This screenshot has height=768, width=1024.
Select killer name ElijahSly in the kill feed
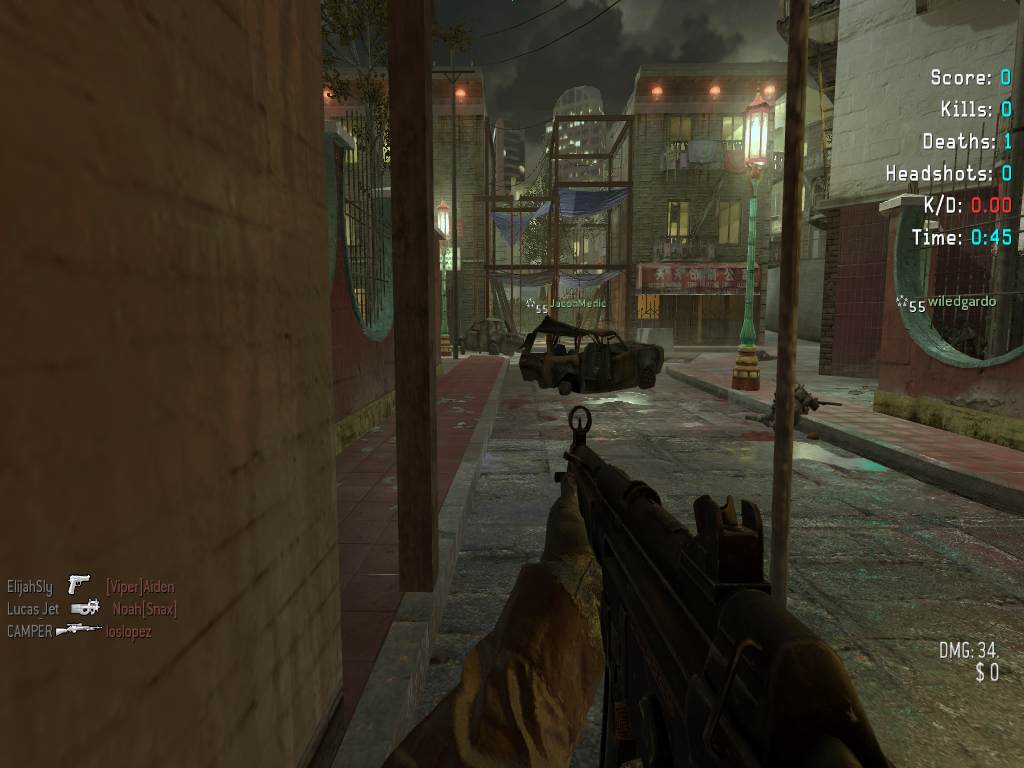(30, 587)
